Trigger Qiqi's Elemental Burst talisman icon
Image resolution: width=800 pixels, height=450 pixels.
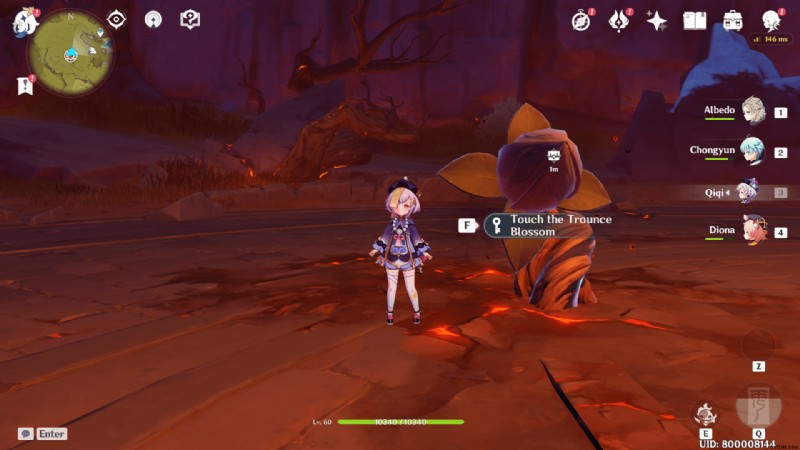[757, 405]
